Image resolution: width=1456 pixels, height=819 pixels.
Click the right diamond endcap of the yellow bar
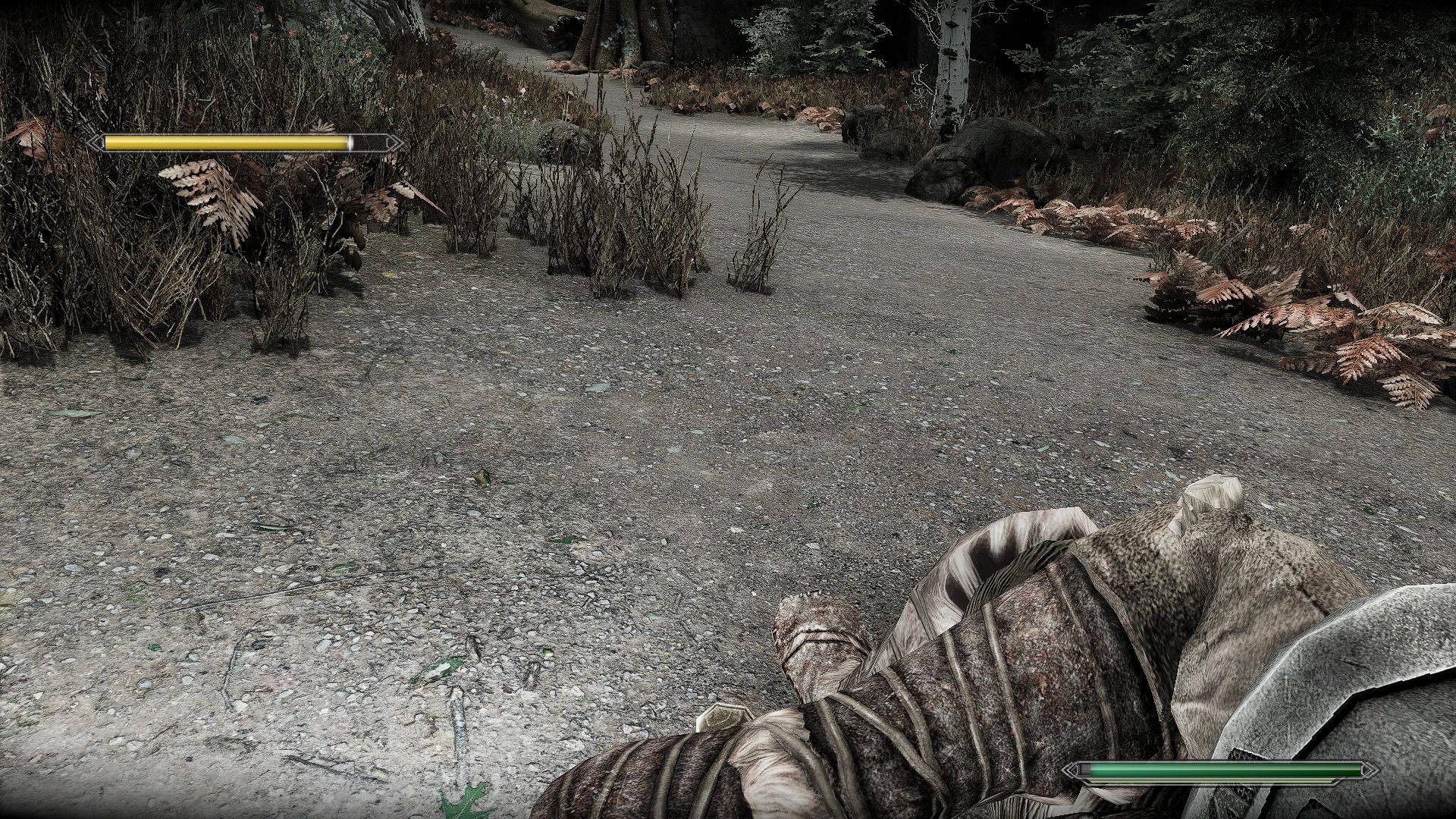[392, 141]
